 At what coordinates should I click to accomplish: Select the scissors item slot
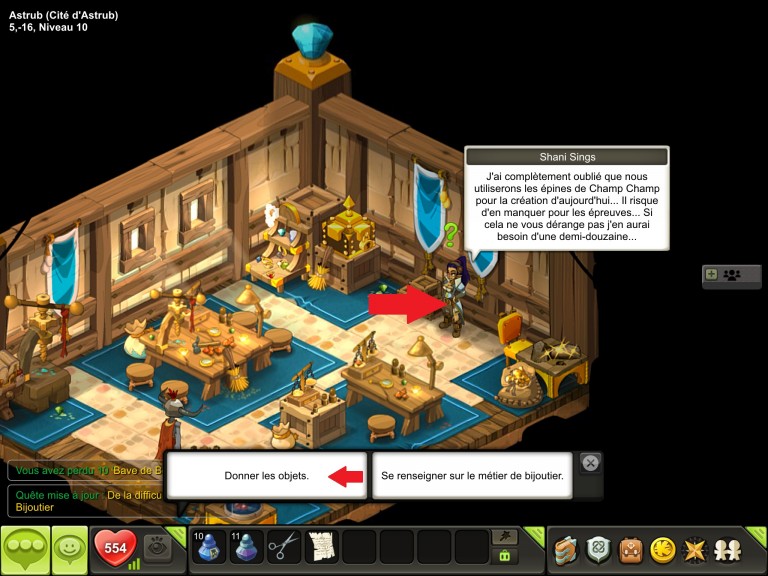[284, 548]
